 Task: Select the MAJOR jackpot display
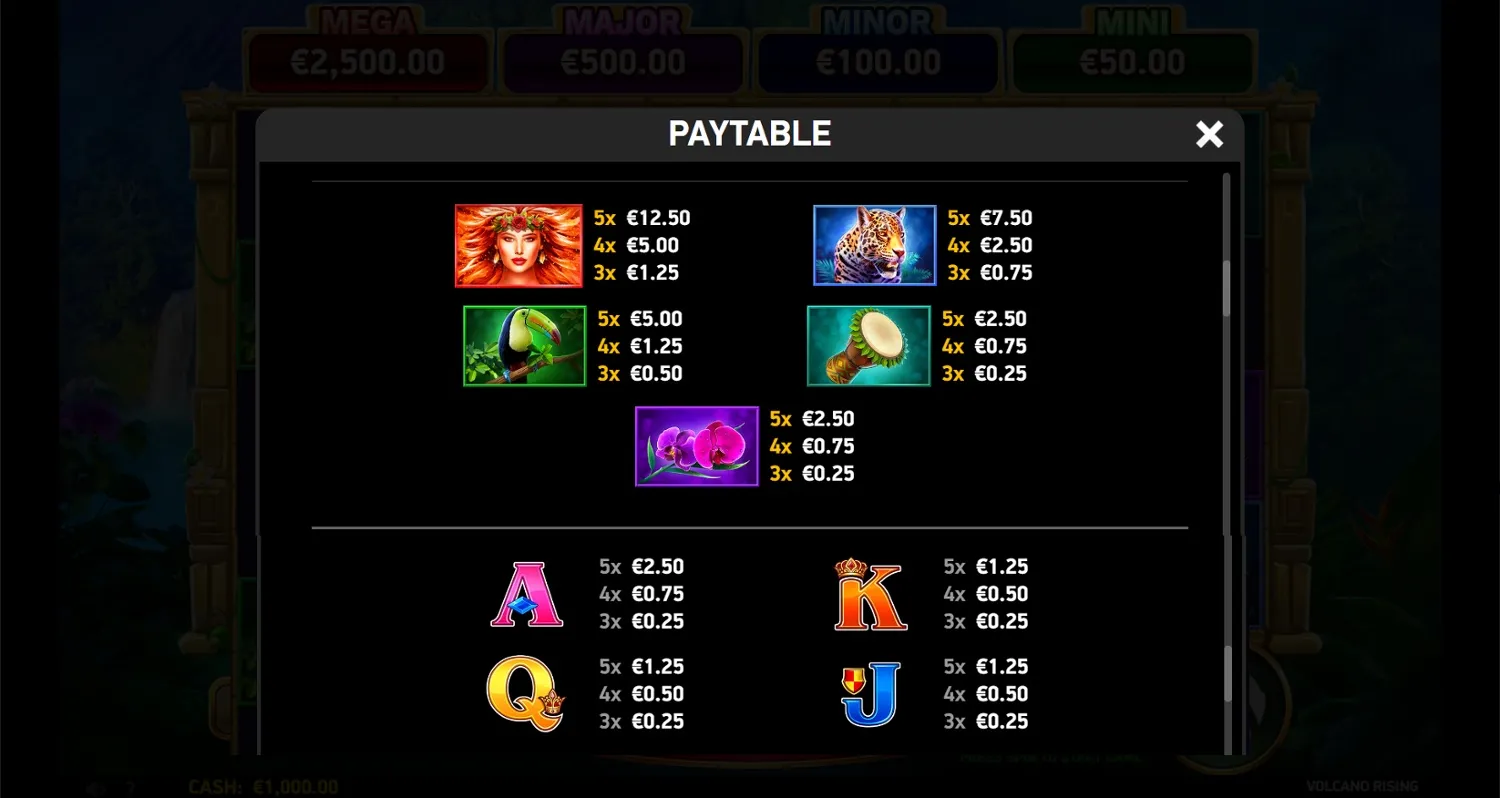[622, 61]
